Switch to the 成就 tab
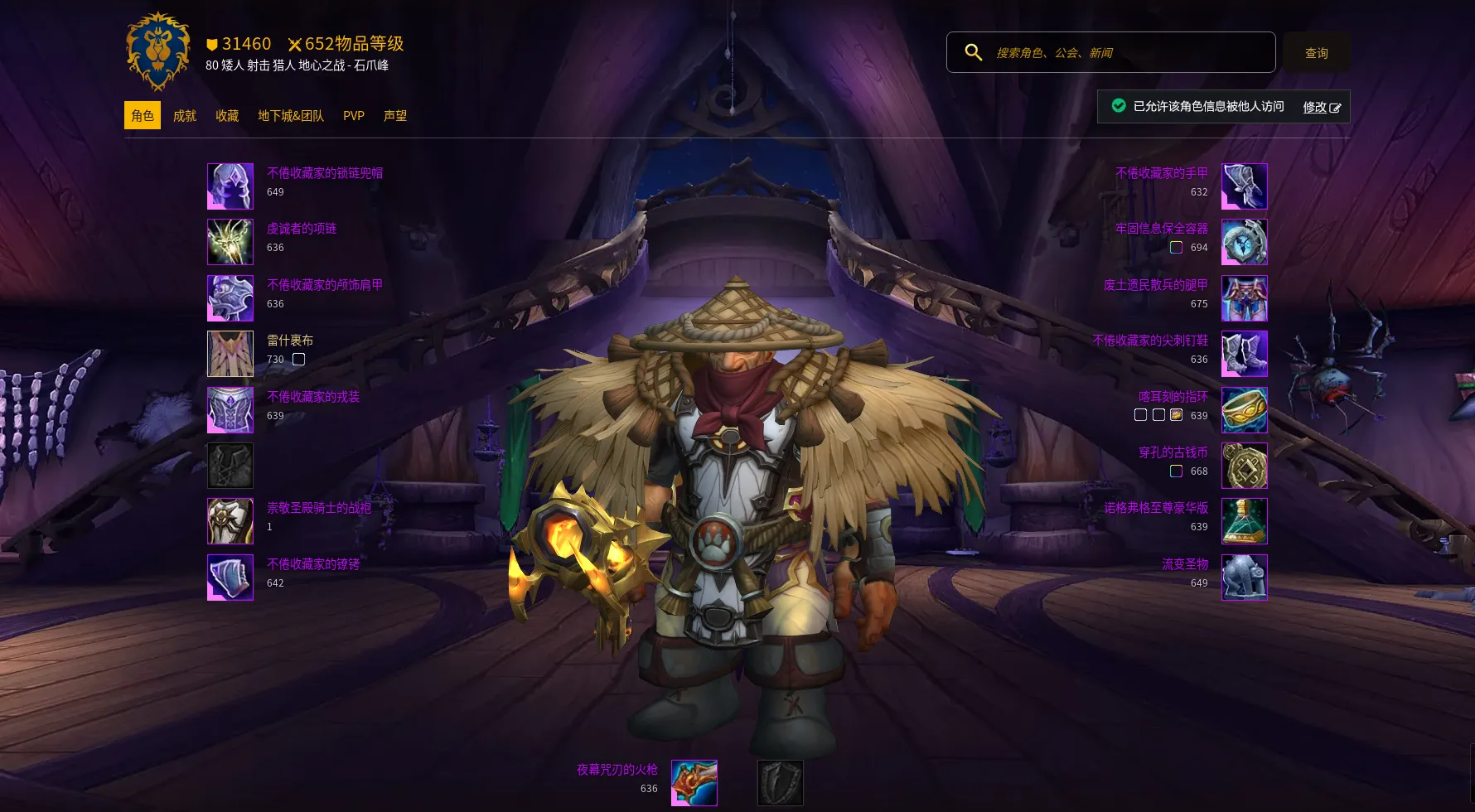Image resolution: width=1475 pixels, height=812 pixels. point(184,116)
